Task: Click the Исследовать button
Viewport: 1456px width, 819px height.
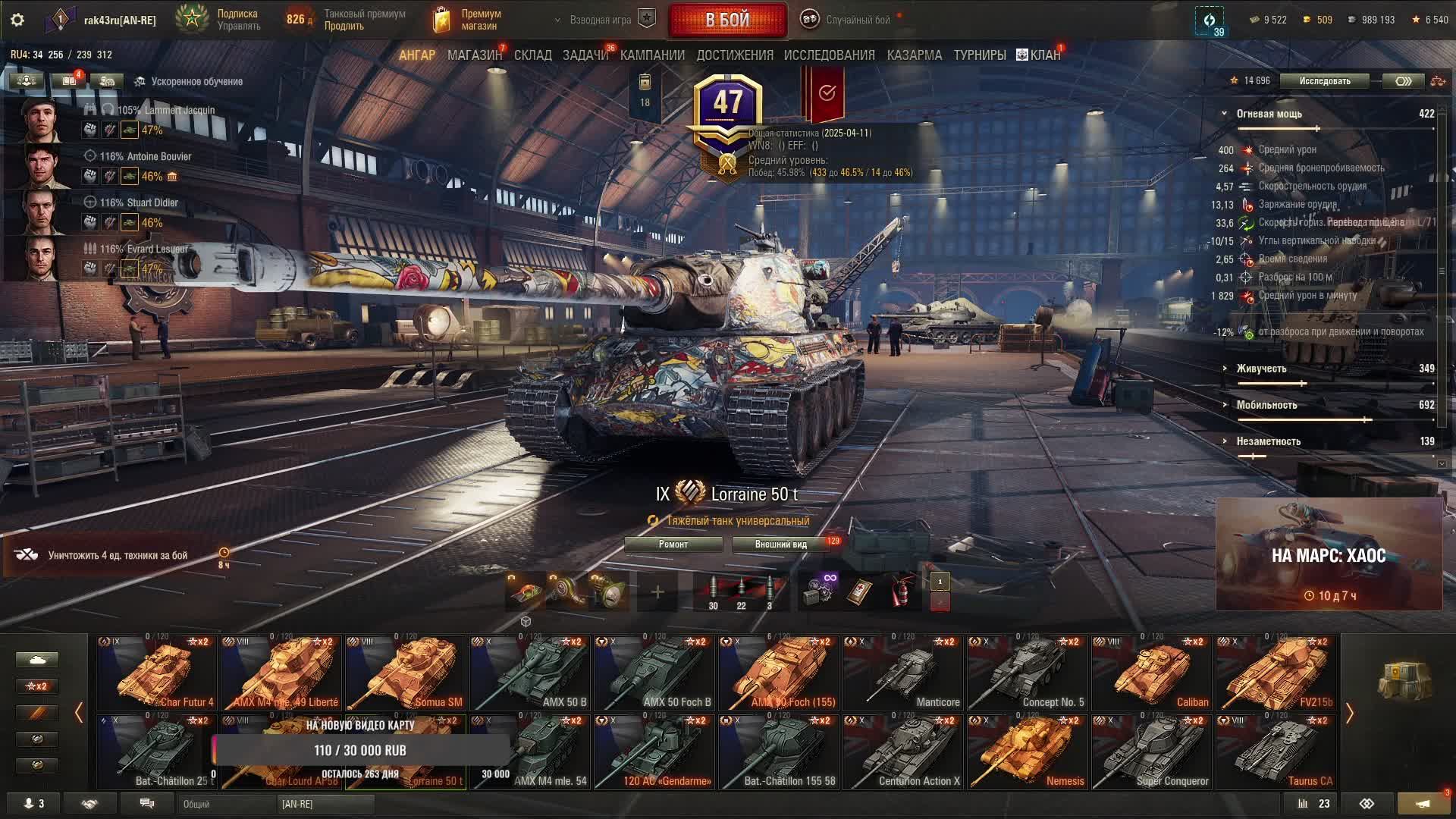Action: (1324, 81)
